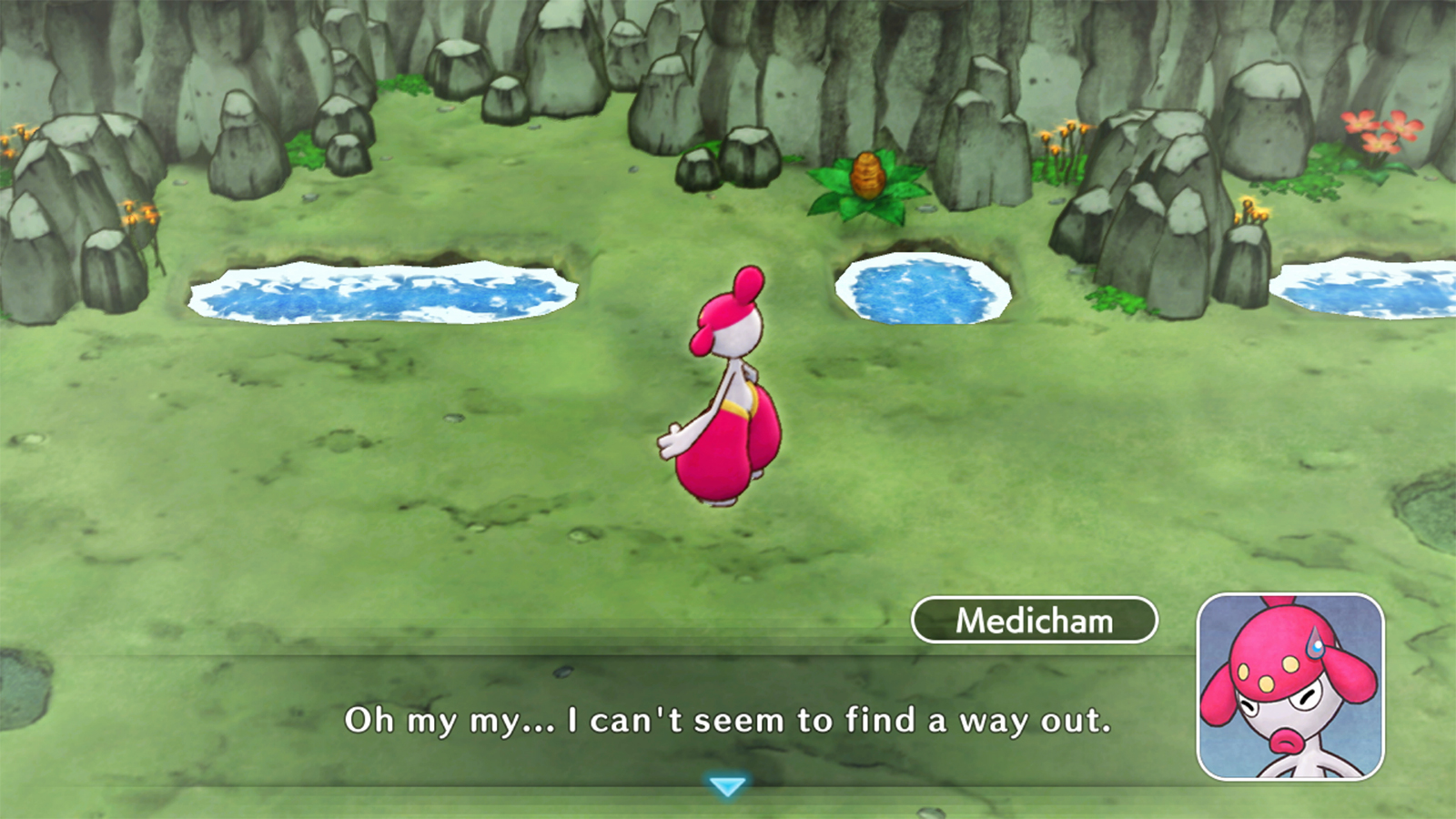Click the red flowers in the top-right corner
This screenshot has height=819, width=1456.
[1380, 127]
